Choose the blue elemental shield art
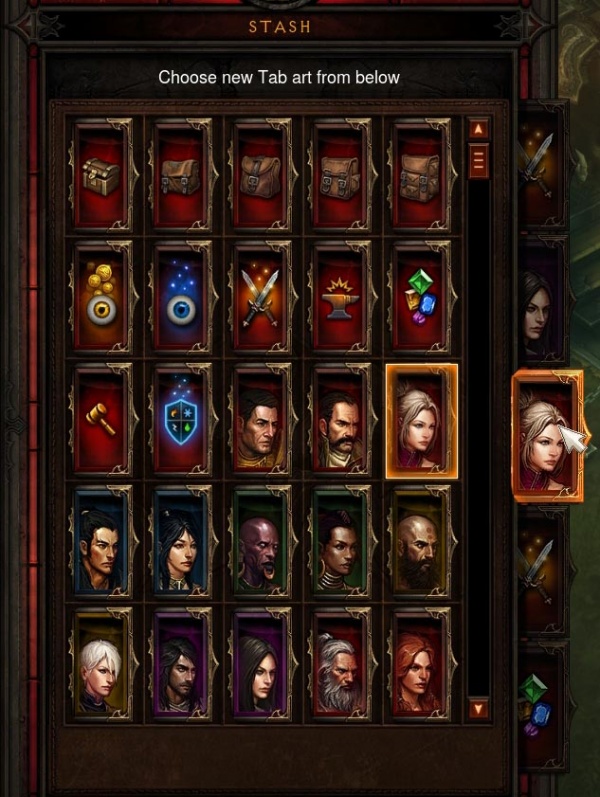 (x=181, y=421)
